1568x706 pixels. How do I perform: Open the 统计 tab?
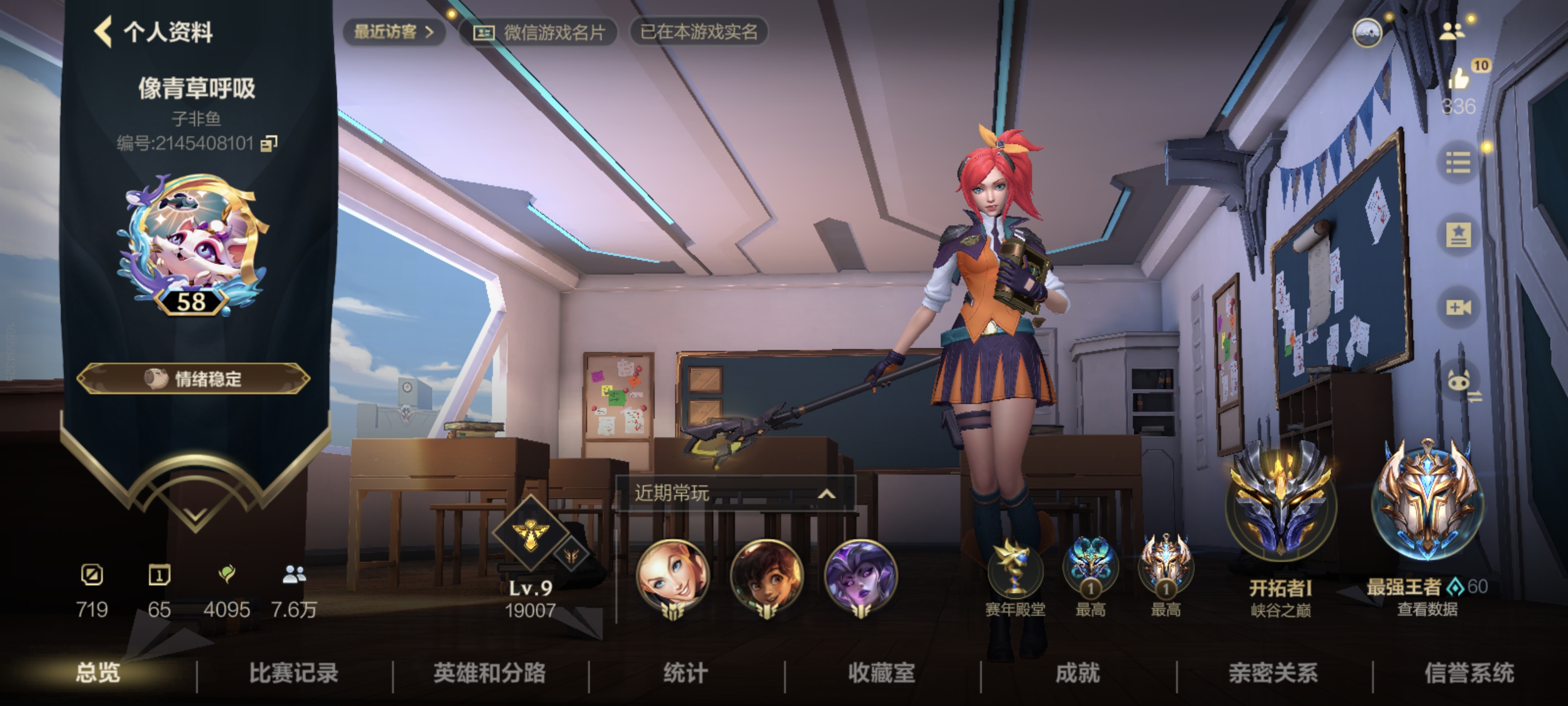[686, 673]
